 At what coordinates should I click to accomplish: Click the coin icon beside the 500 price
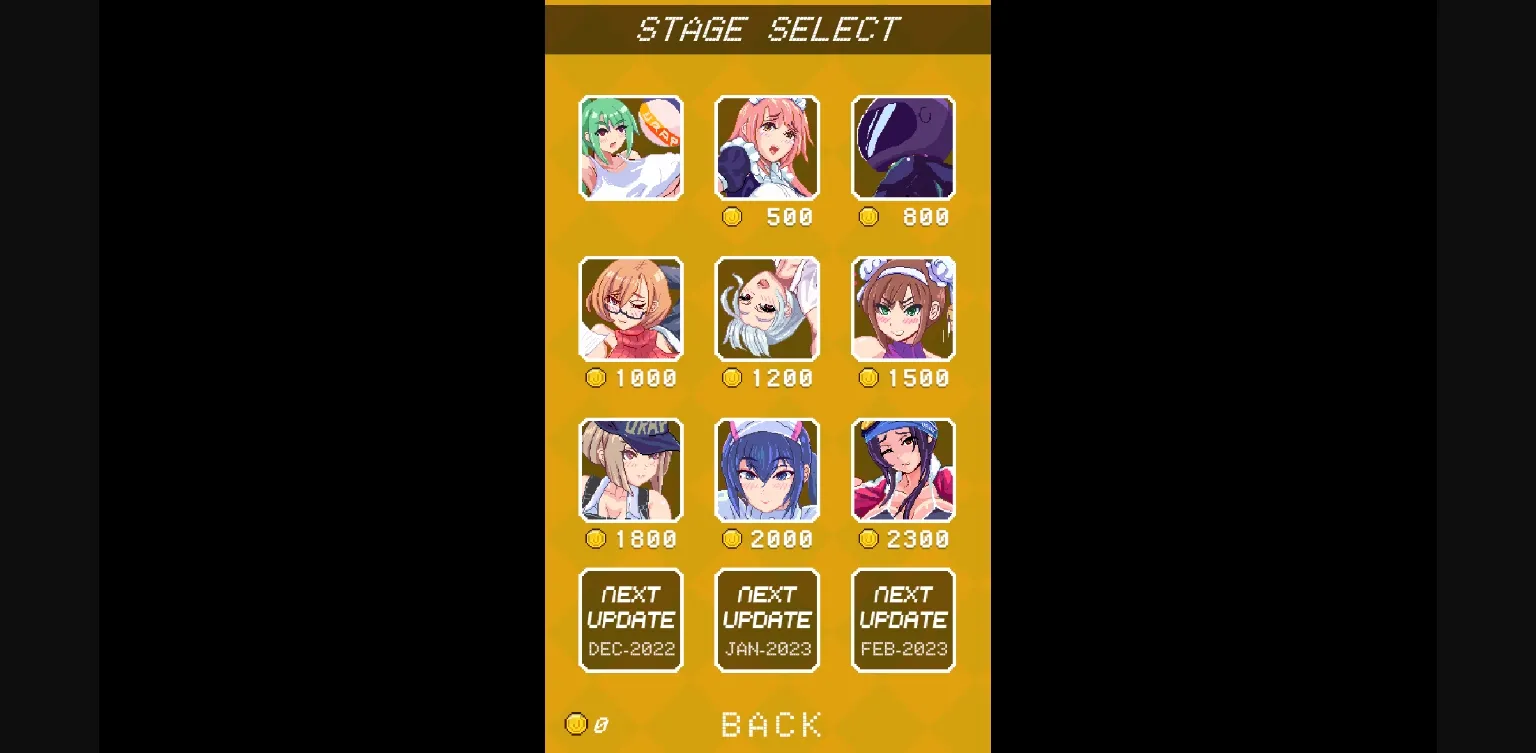[732, 216]
